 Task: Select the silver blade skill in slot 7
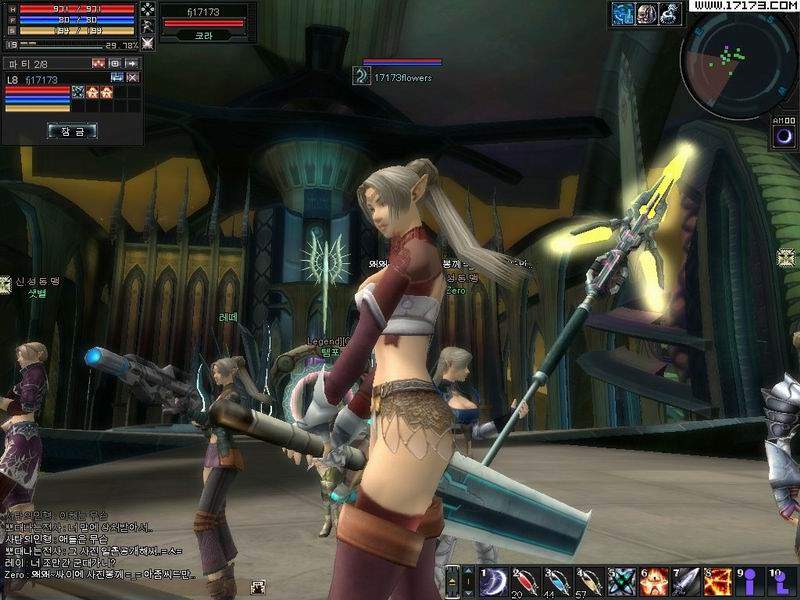pyautogui.click(x=685, y=581)
